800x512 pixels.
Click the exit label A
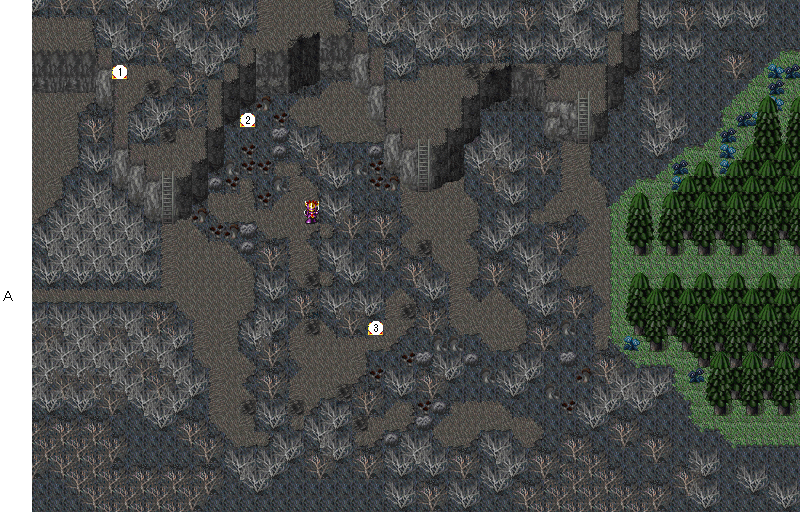click(8, 296)
